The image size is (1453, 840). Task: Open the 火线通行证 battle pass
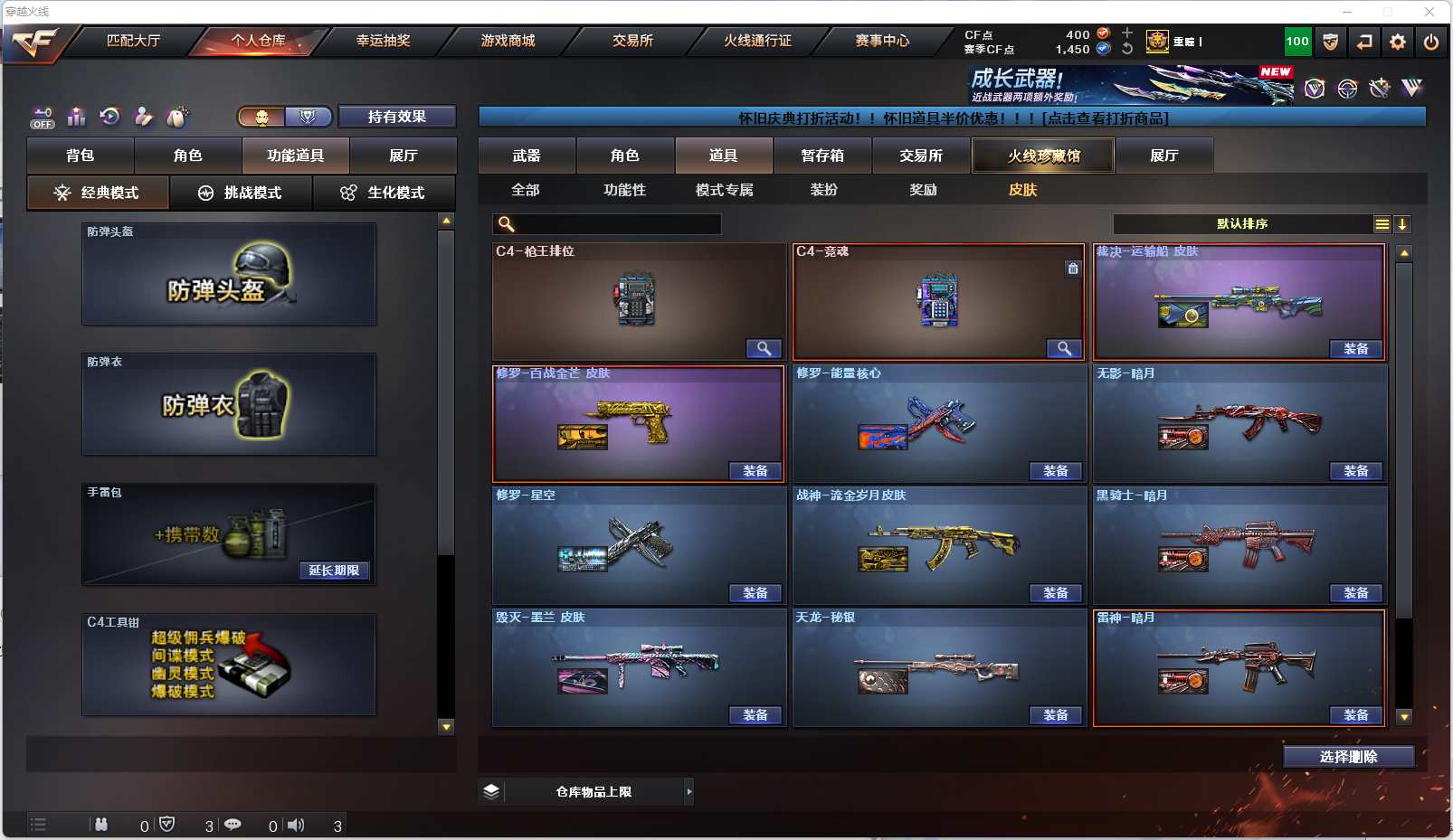pyautogui.click(x=757, y=41)
